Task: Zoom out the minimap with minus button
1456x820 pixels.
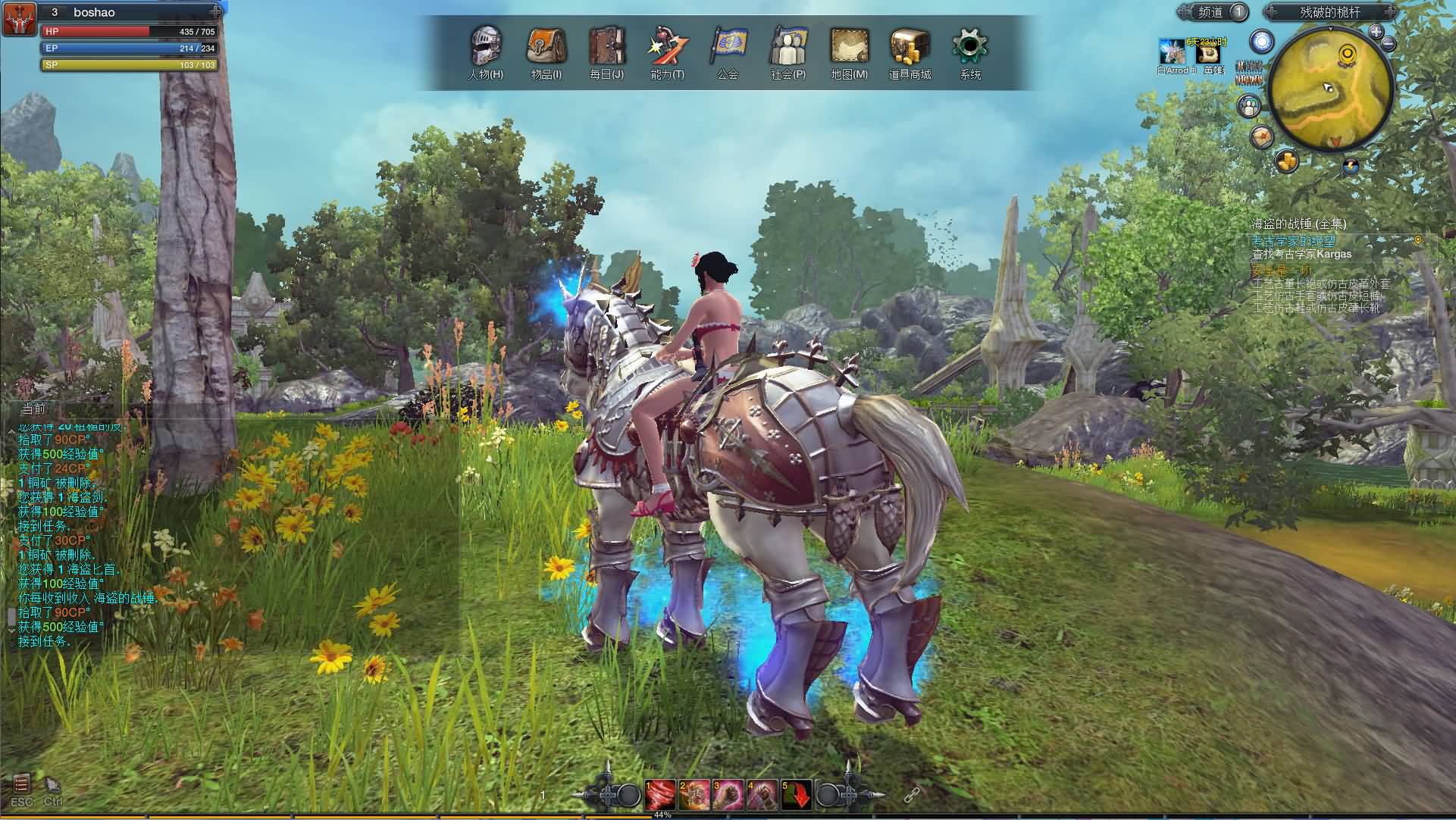Action: pyautogui.click(x=1389, y=44)
